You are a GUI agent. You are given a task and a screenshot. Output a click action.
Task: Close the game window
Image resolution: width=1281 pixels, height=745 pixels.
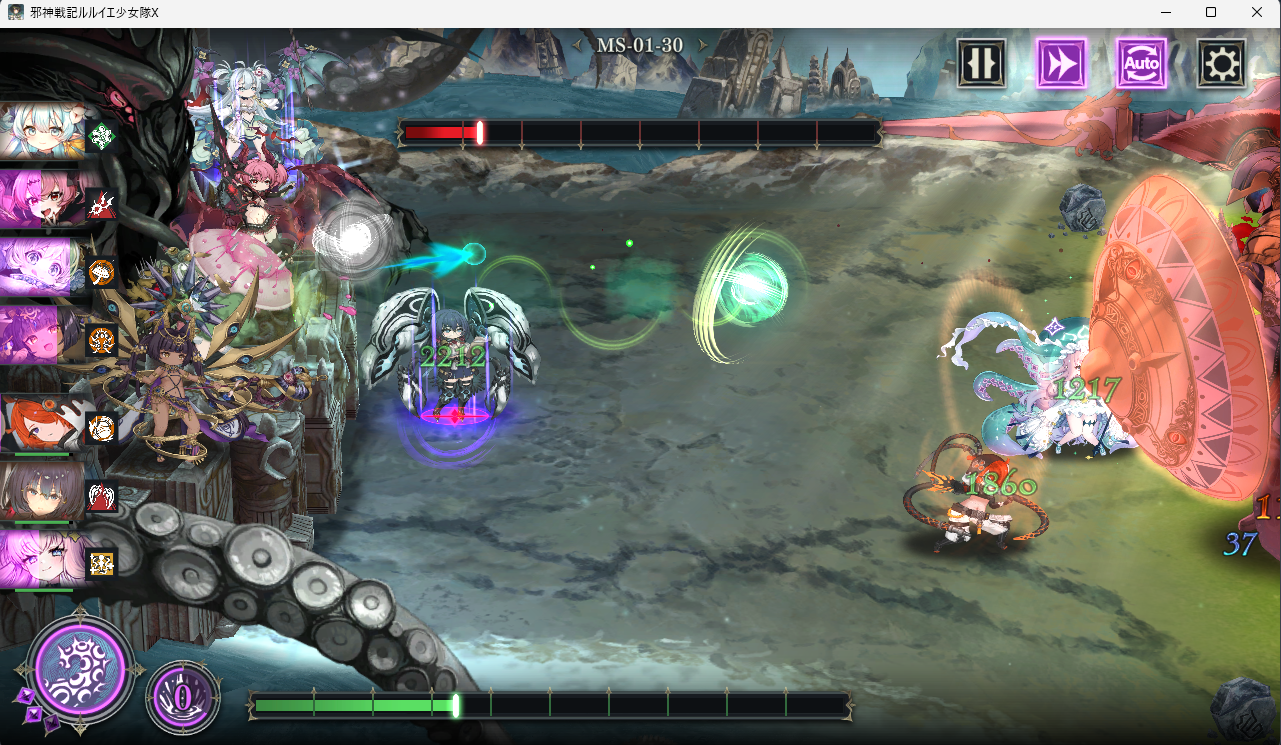(1257, 12)
